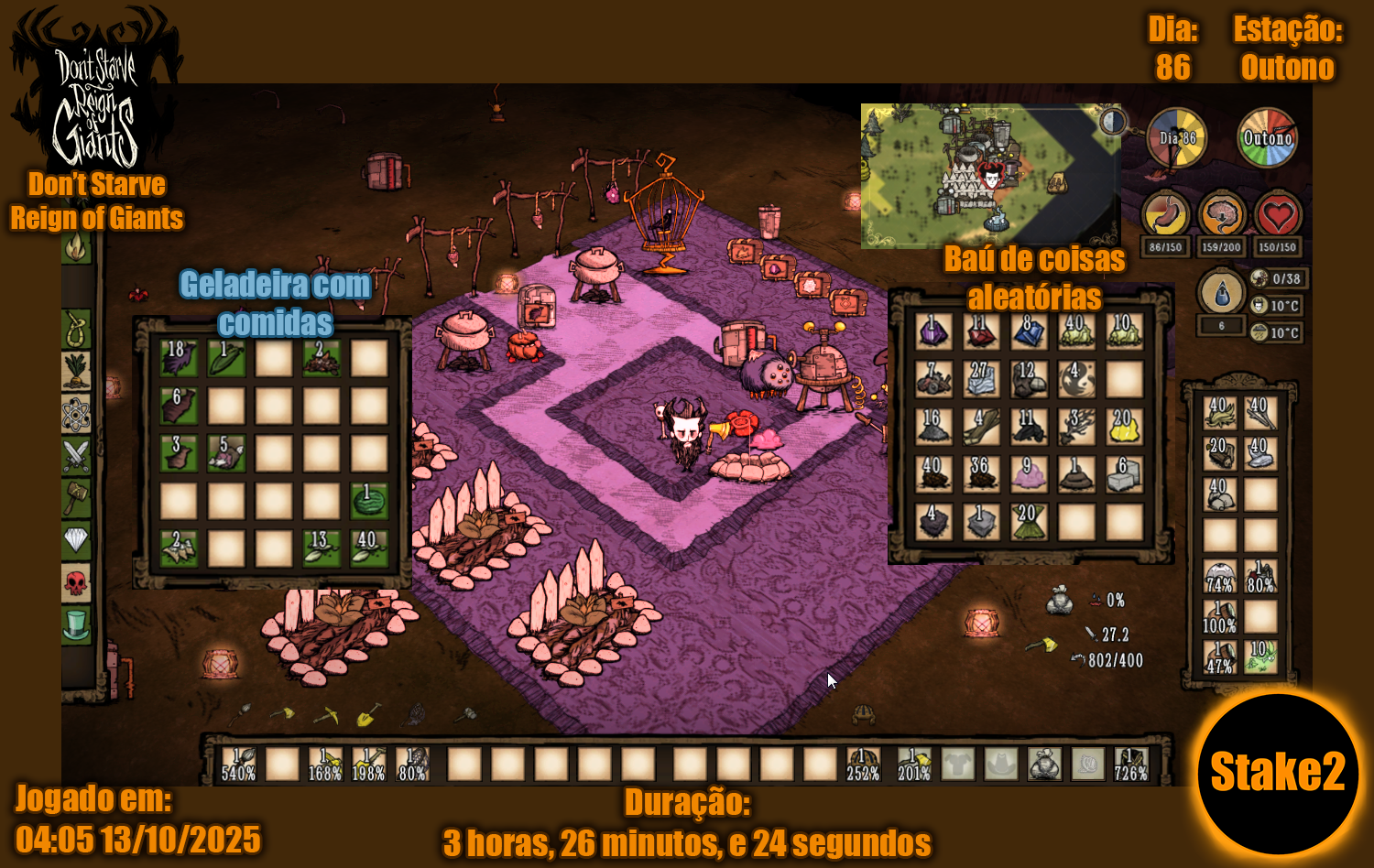The height and width of the screenshot is (868, 1374).
Task: Pick the stack of 40 seeds in icebox
Action: coord(369,548)
